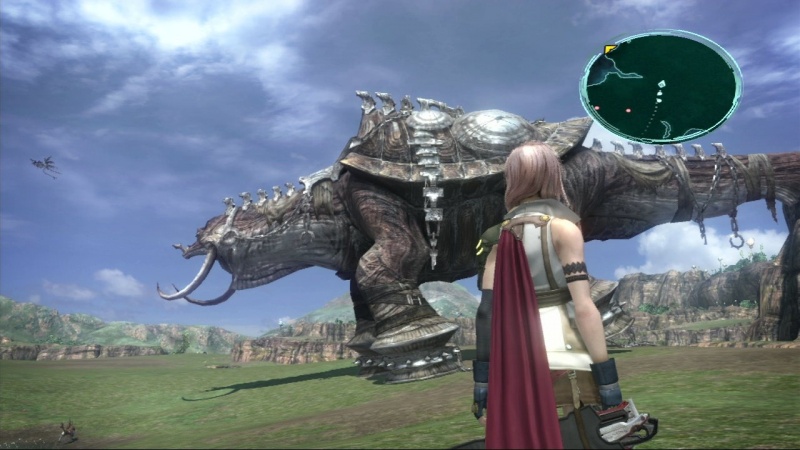The width and height of the screenshot is (800, 450).
Task: Open the oval minimap radar
Action: [x=660, y=87]
